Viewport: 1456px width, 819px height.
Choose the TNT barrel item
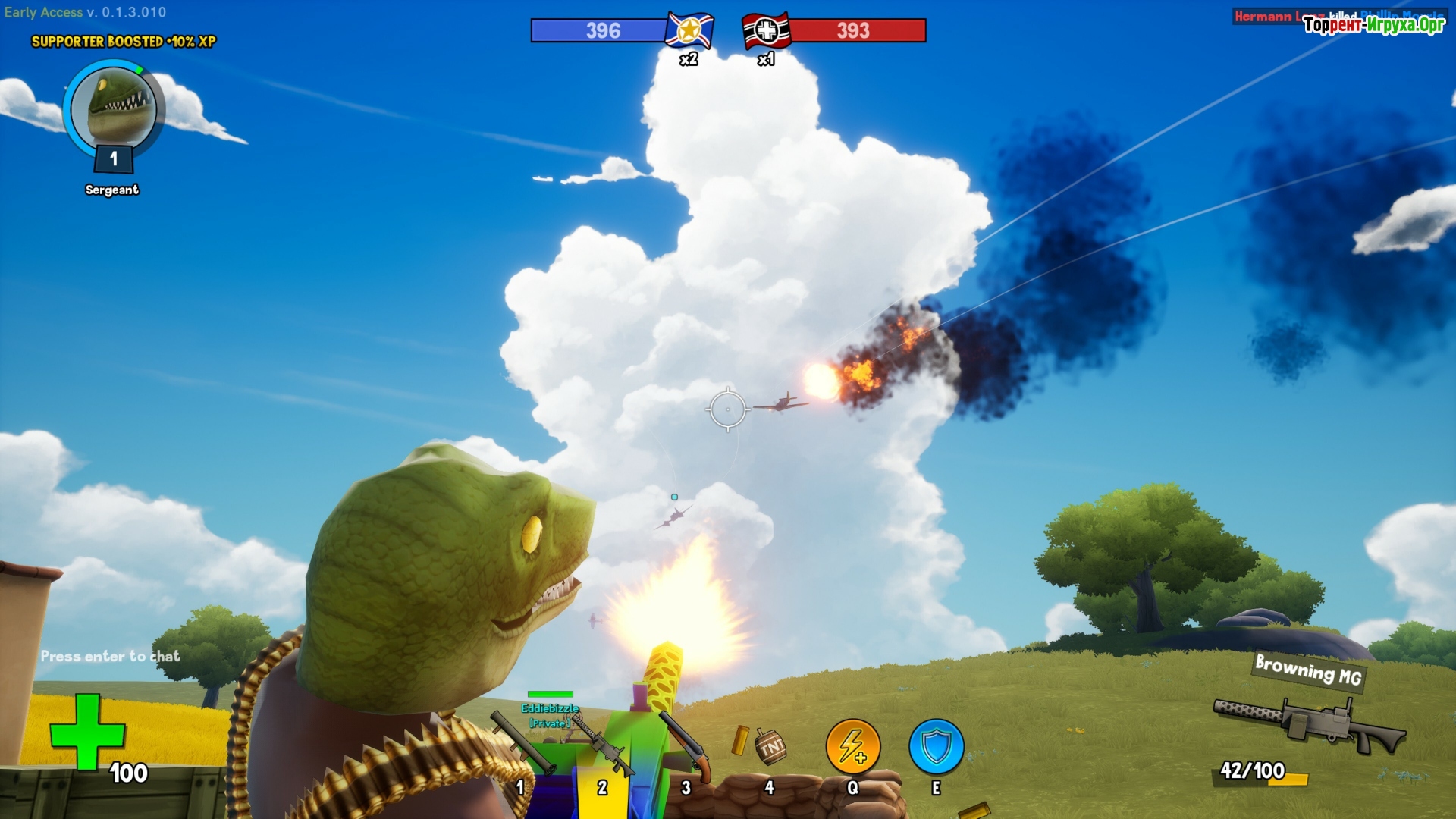(770, 748)
